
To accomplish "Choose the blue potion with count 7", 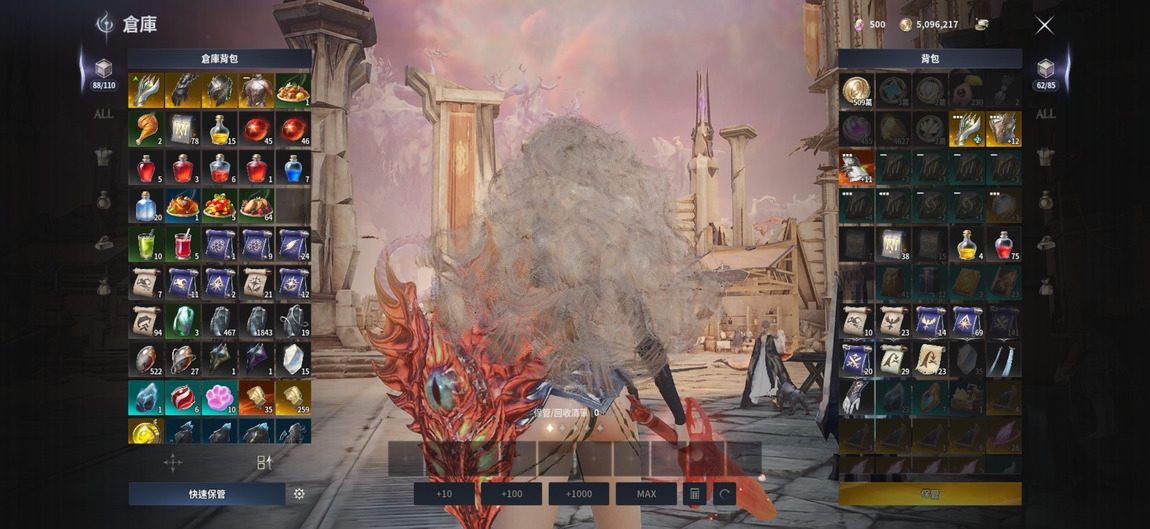I will tap(293, 167).
